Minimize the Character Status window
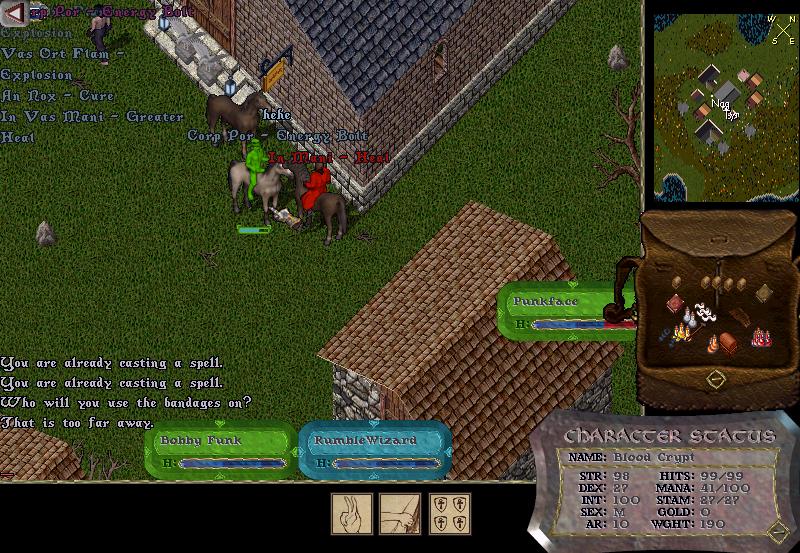 click(x=777, y=531)
